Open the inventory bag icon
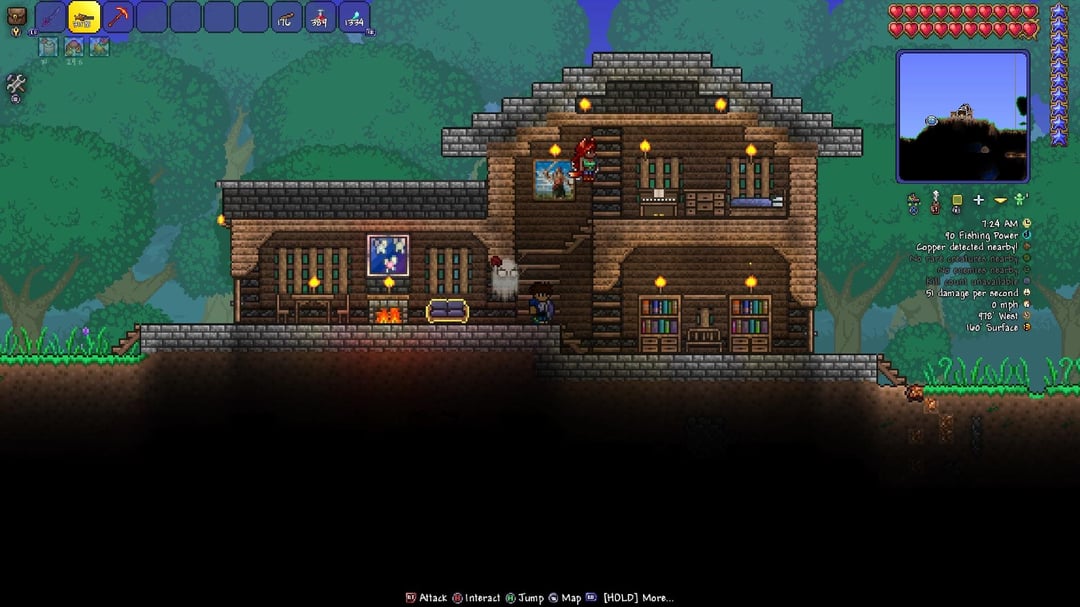The height and width of the screenshot is (607, 1080). pyautogui.click(x=16, y=17)
